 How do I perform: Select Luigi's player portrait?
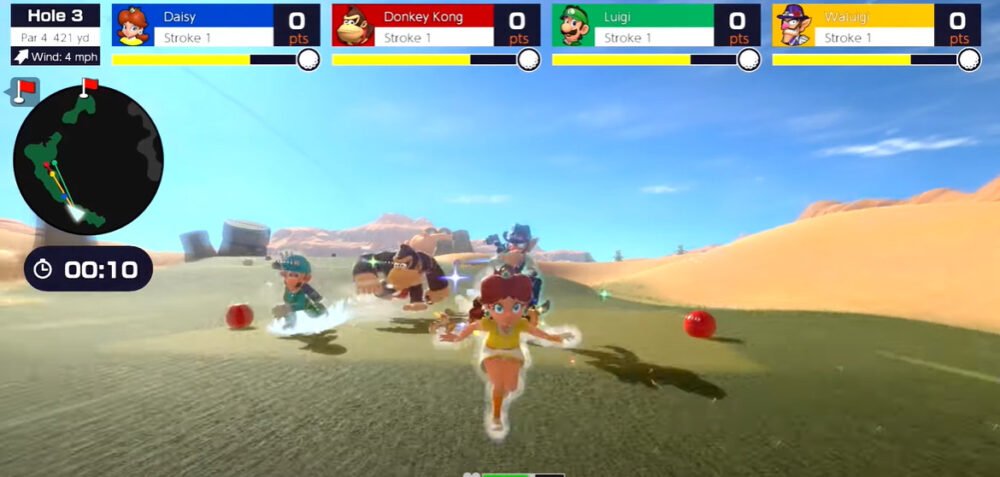tap(572, 26)
